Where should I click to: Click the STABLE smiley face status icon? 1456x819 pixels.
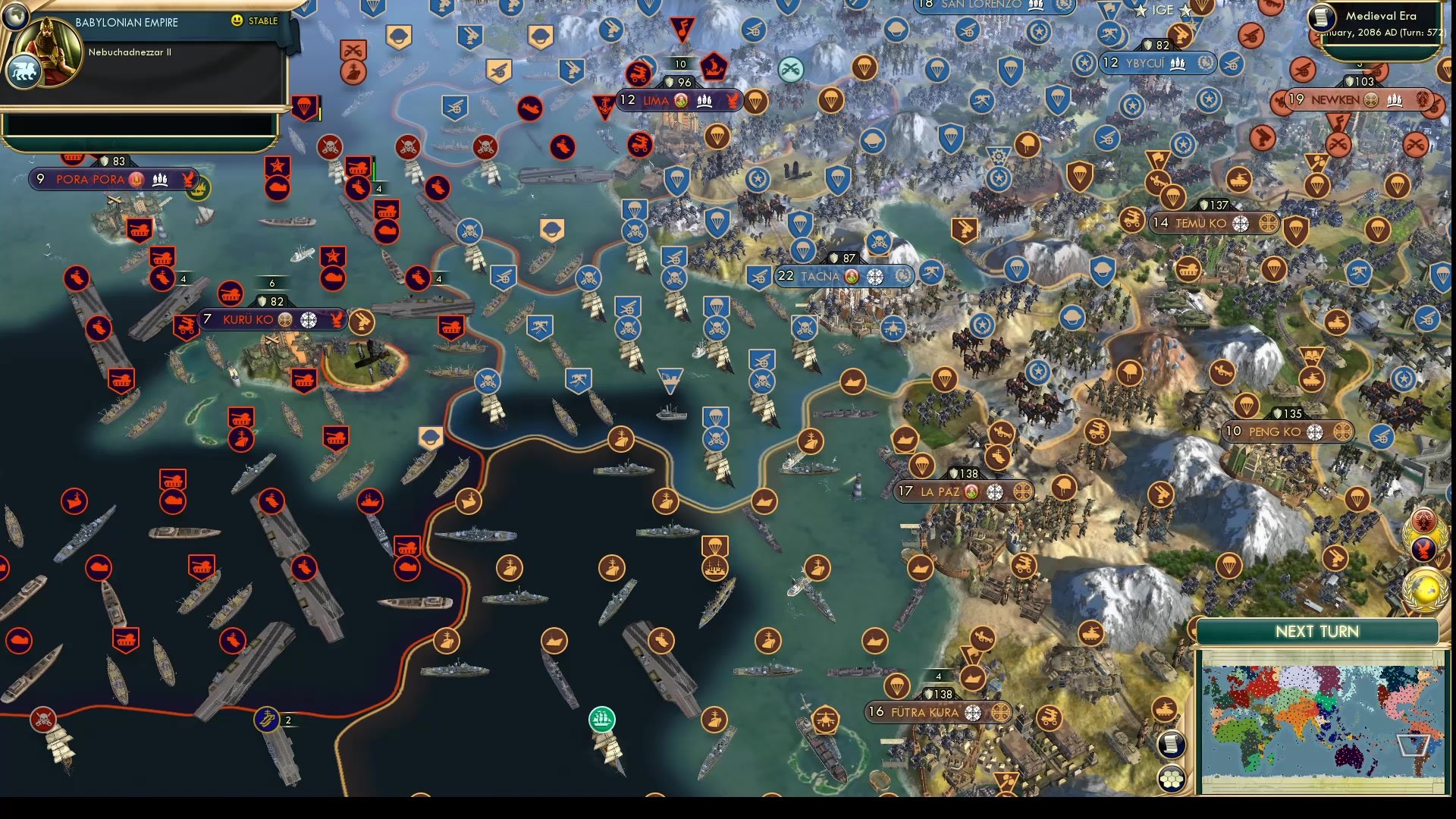coord(237,20)
